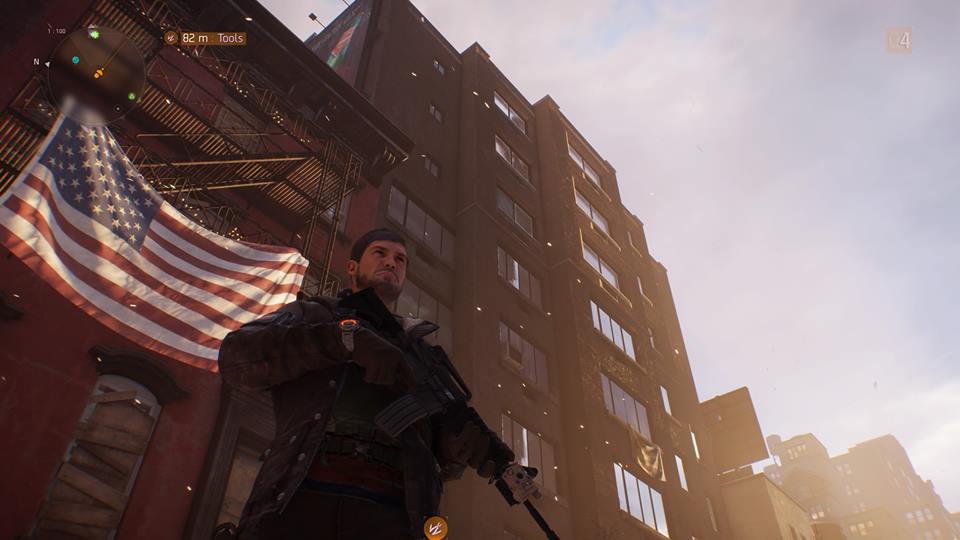Click the cyan marker on the minimap
Screen dimensions: 960x540
point(75,60)
